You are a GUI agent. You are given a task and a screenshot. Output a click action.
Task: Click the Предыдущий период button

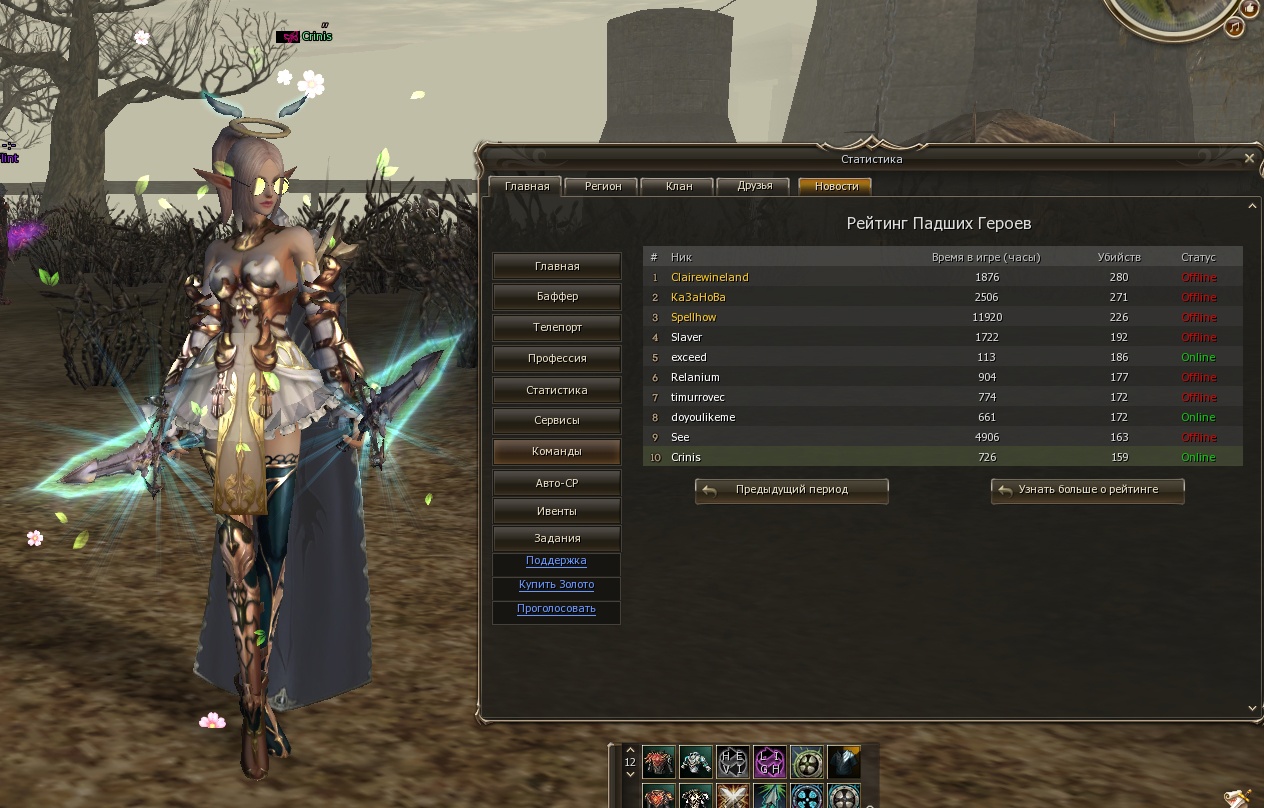pos(791,490)
